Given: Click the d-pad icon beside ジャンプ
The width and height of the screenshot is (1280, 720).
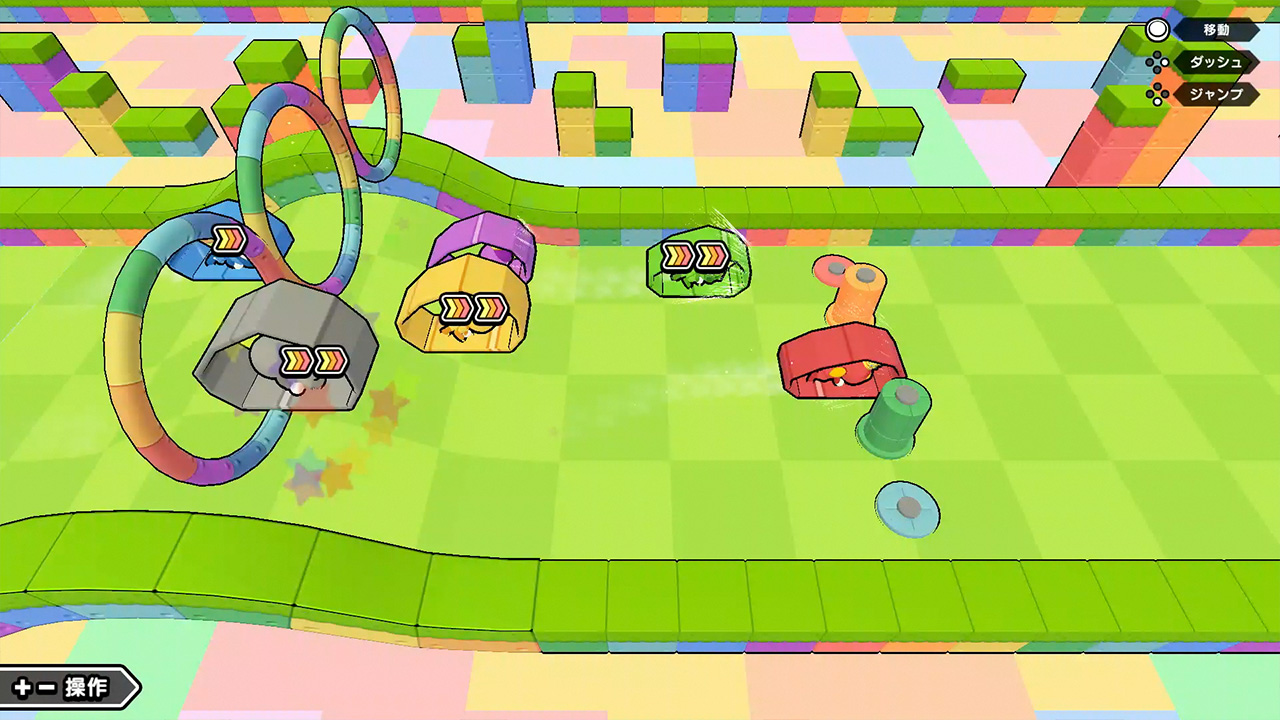Looking at the screenshot, I should pyautogui.click(x=1158, y=95).
